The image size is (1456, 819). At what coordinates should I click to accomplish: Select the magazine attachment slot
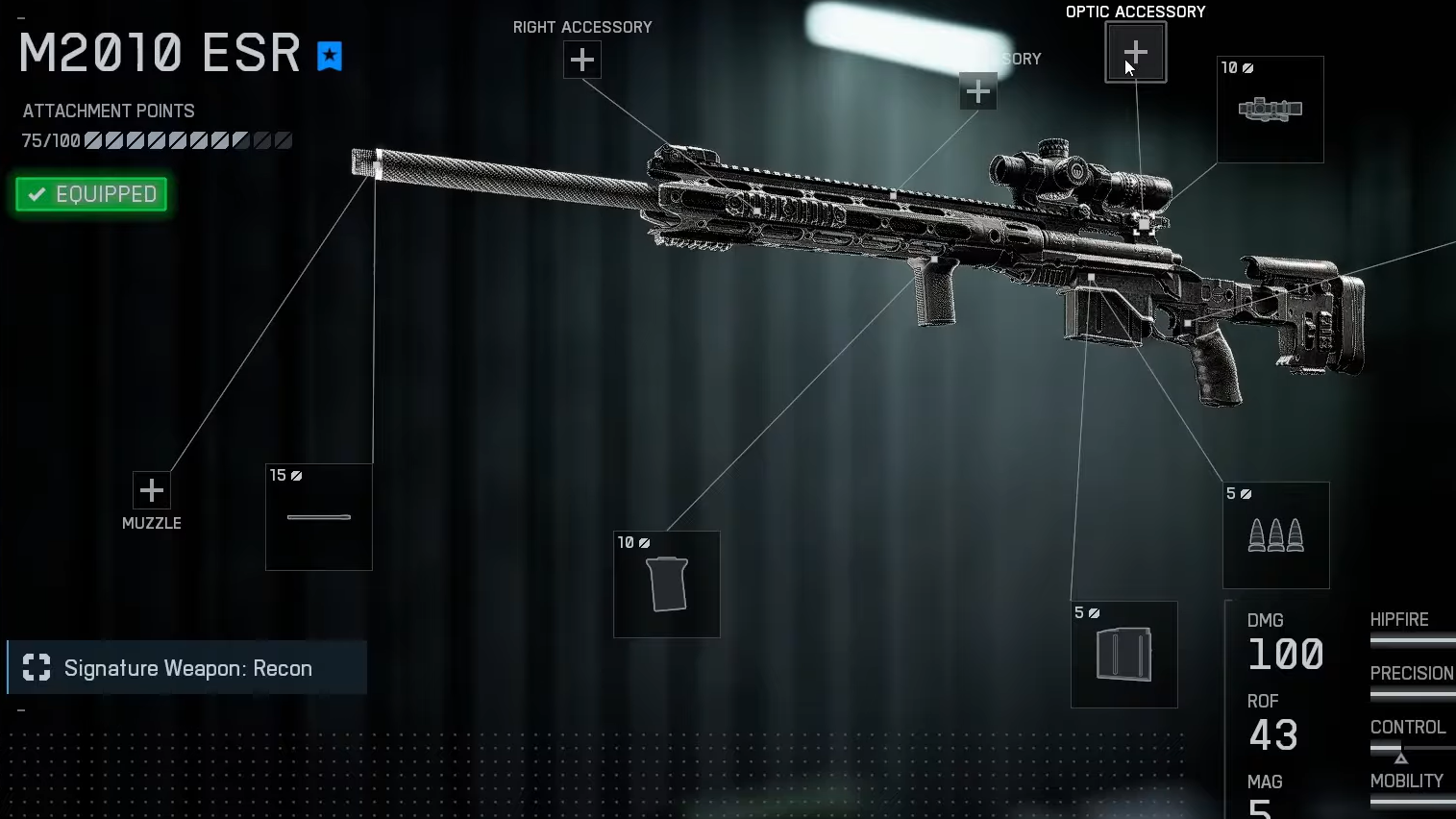point(1123,655)
